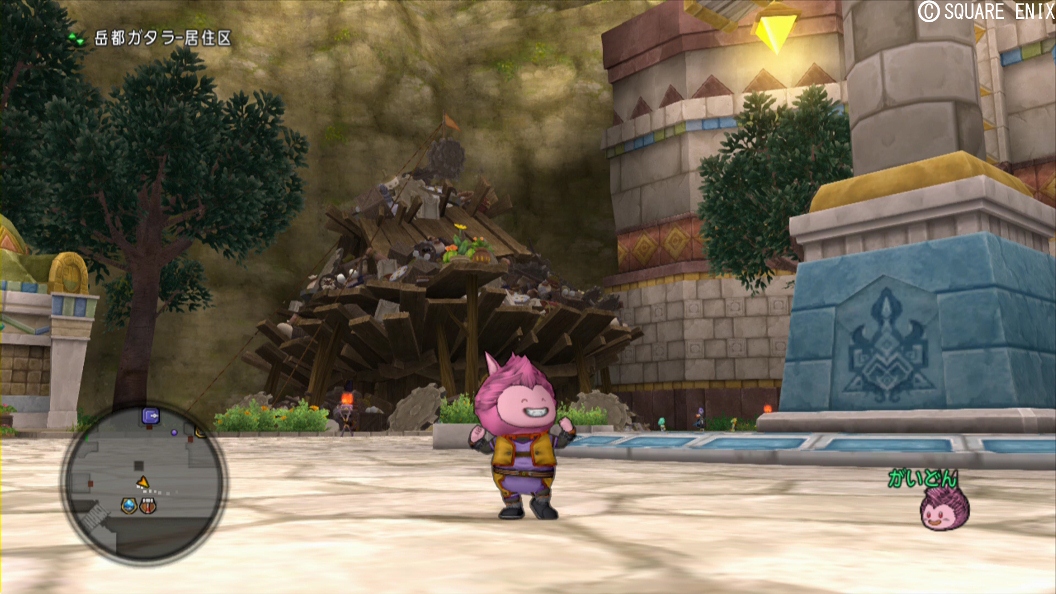
Task: Select the purple dot marker on the minimap
Action: [x=174, y=433]
